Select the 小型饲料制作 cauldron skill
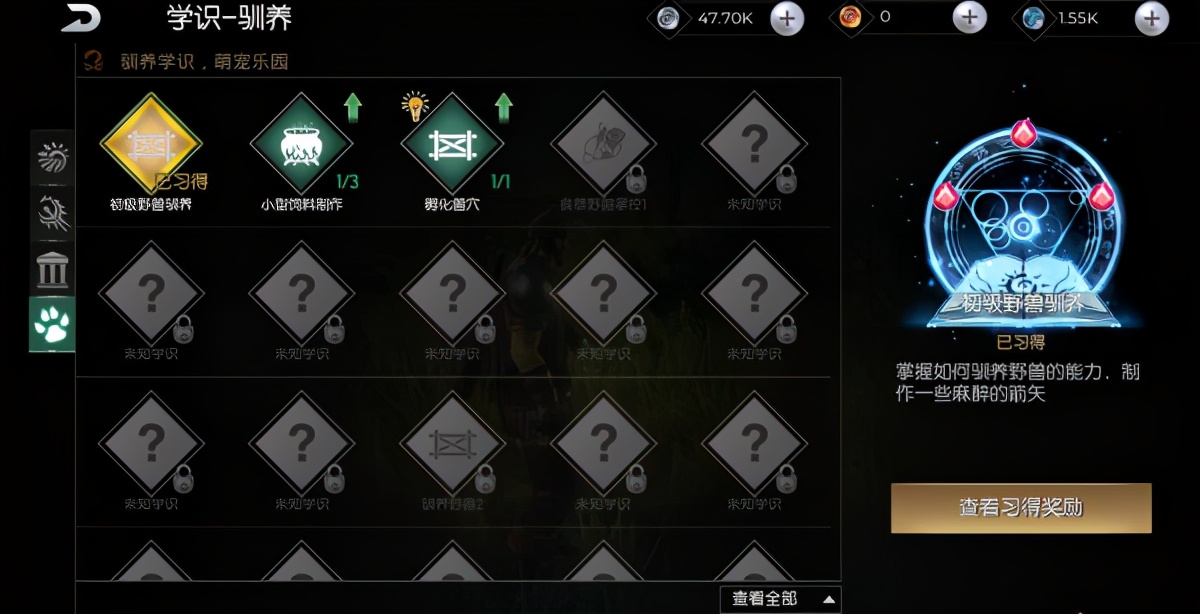 coord(301,144)
